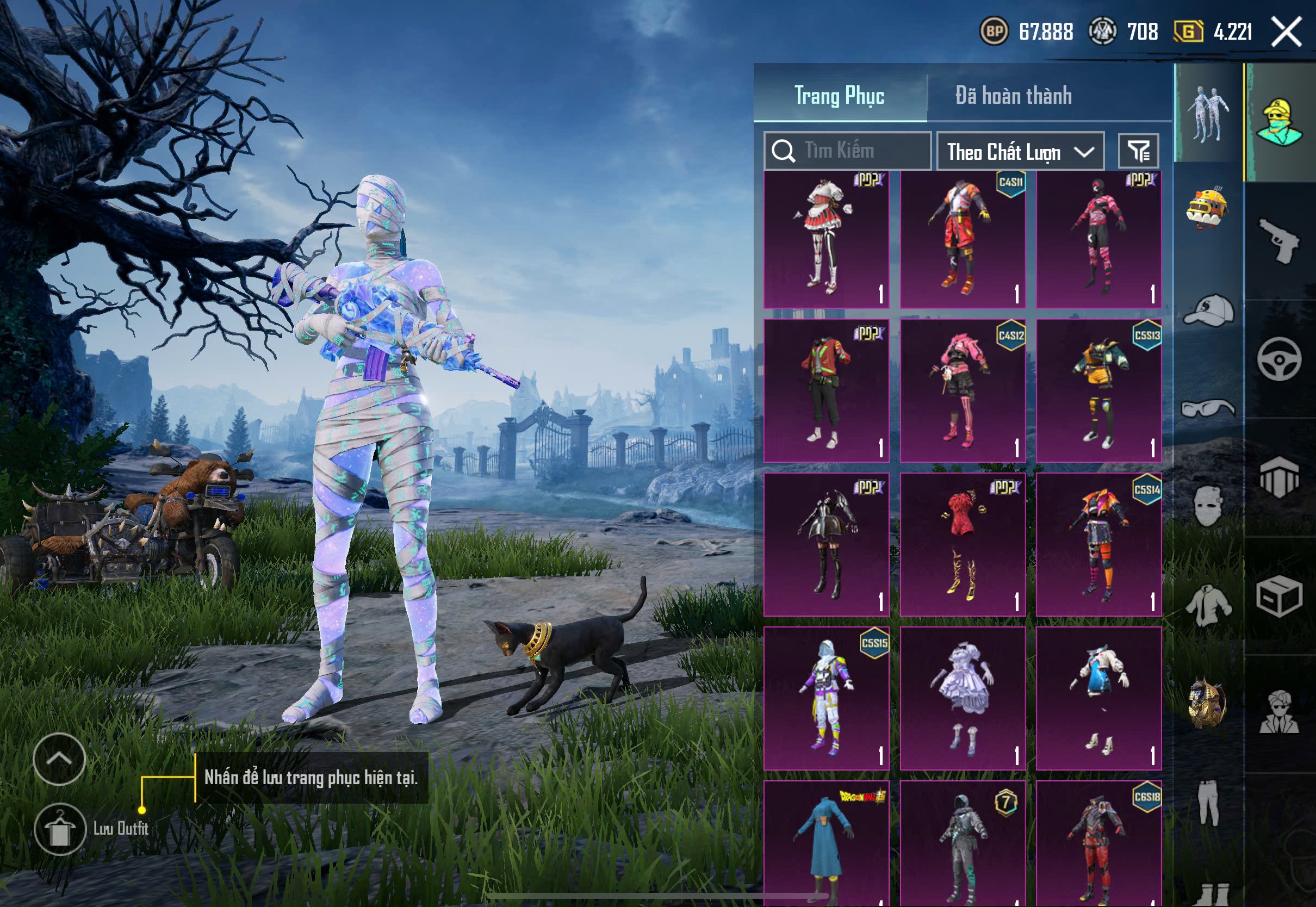Open the sunglasses eyewear category
1316x907 pixels.
click(x=1209, y=408)
